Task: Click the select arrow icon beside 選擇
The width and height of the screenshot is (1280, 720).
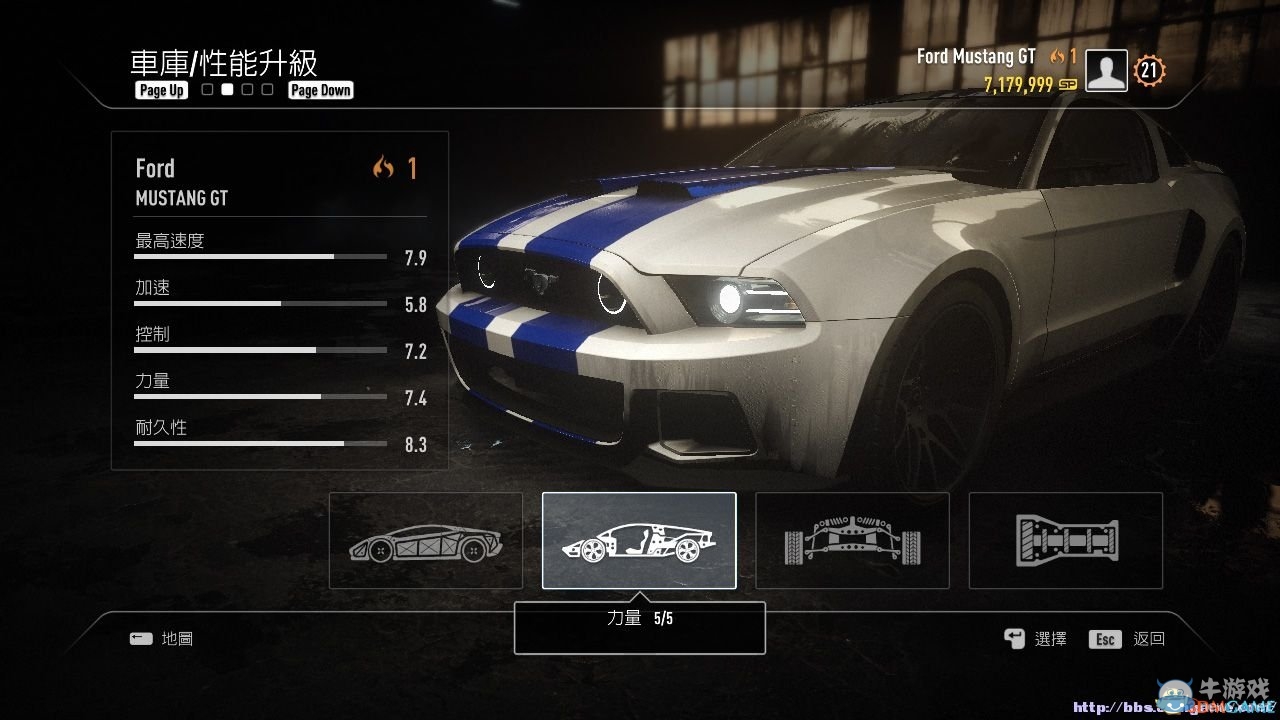Action: pos(1013,638)
